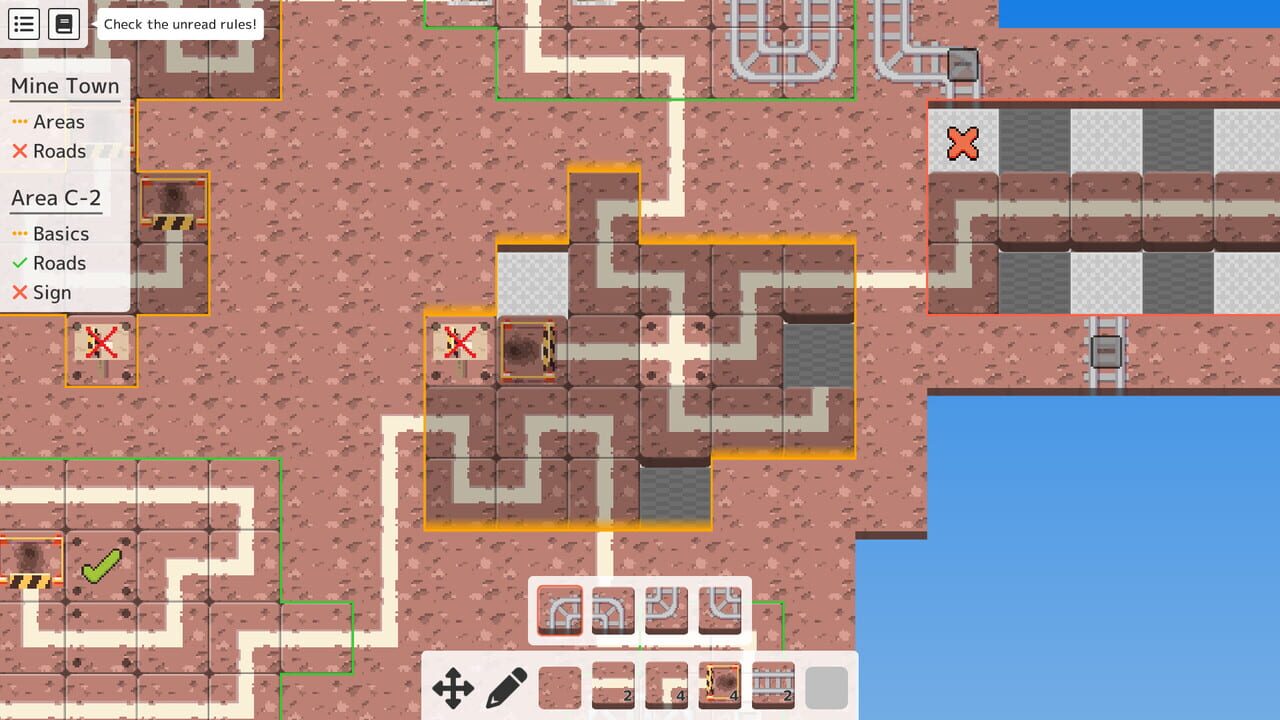Pick the third track orientation variant

pyautogui.click(x=667, y=610)
